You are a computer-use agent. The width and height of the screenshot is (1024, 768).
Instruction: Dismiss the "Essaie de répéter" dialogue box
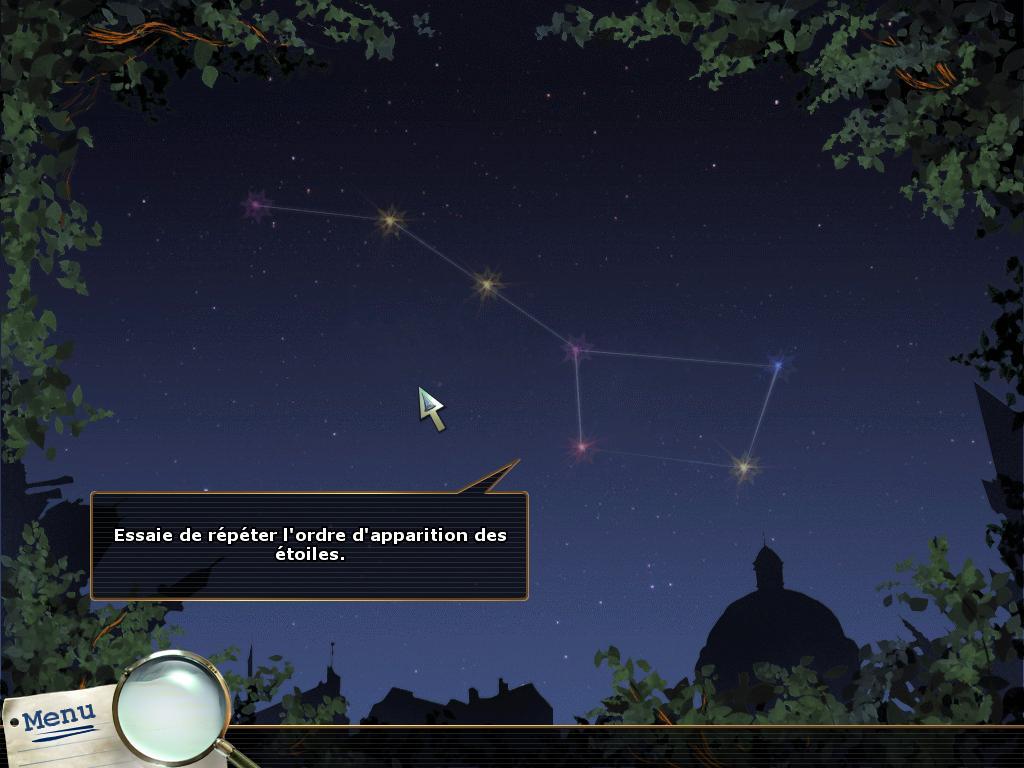(x=309, y=545)
